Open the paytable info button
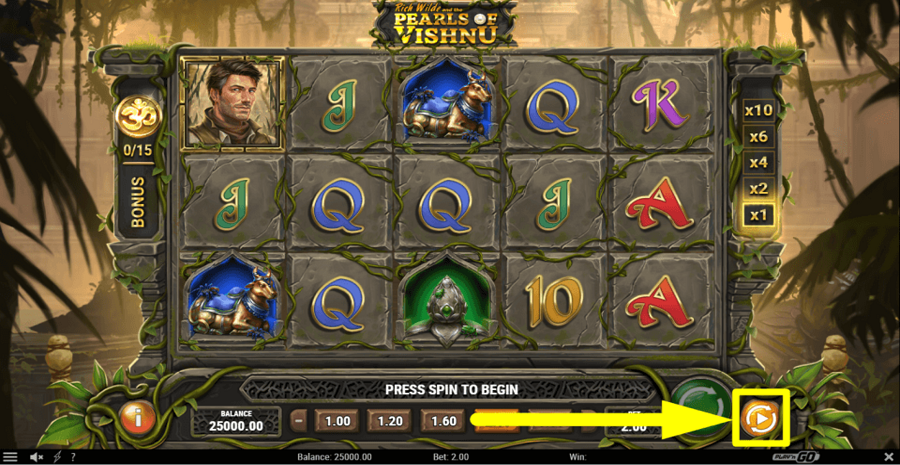This screenshot has width=900, height=465. (137, 418)
